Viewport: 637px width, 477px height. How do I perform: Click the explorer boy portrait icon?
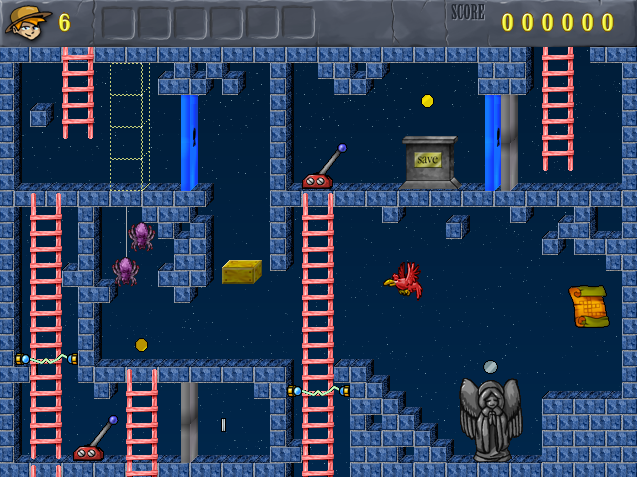[x=28, y=20]
